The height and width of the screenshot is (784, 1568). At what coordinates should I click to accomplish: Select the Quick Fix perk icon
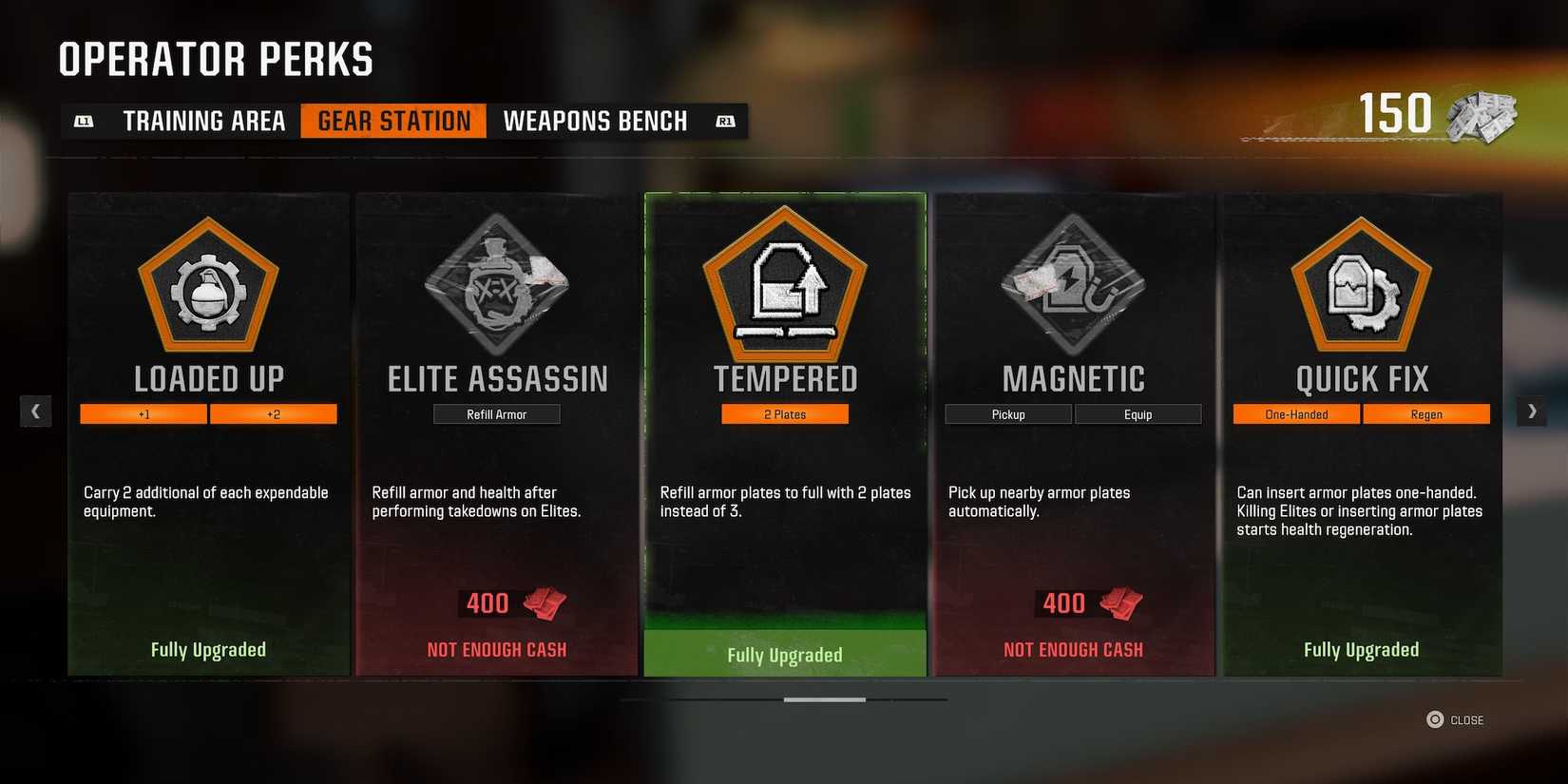coord(1362,285)
